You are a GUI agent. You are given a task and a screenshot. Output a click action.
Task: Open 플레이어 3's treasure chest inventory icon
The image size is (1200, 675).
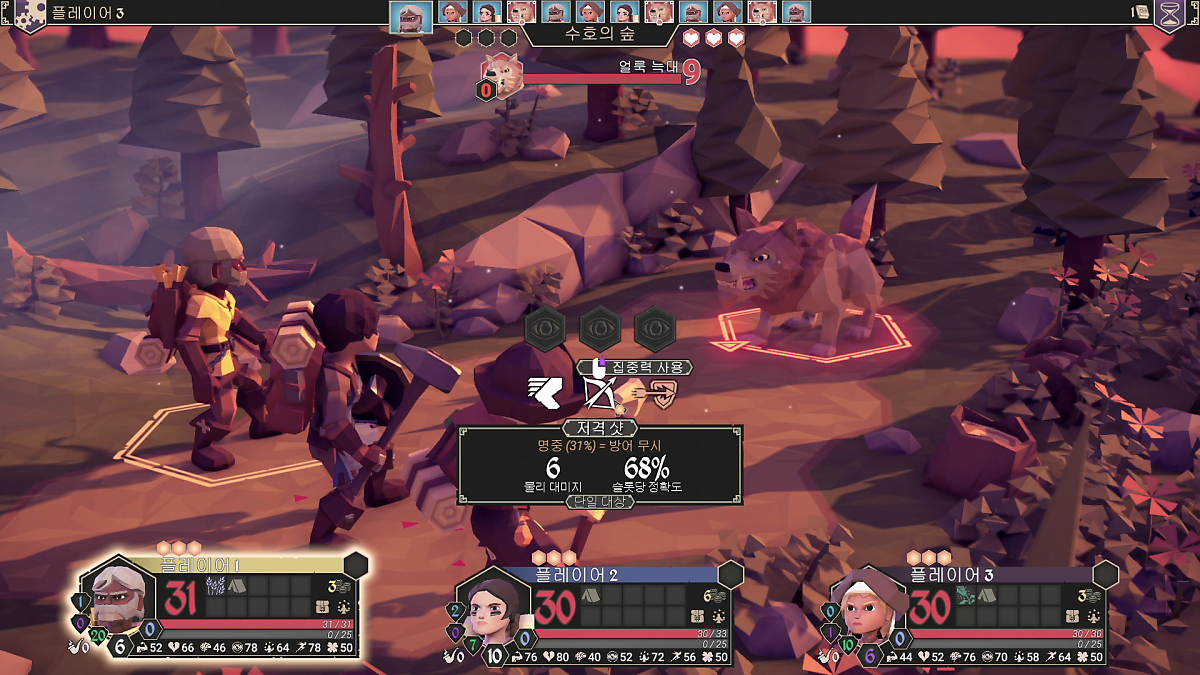point(1073,614)
